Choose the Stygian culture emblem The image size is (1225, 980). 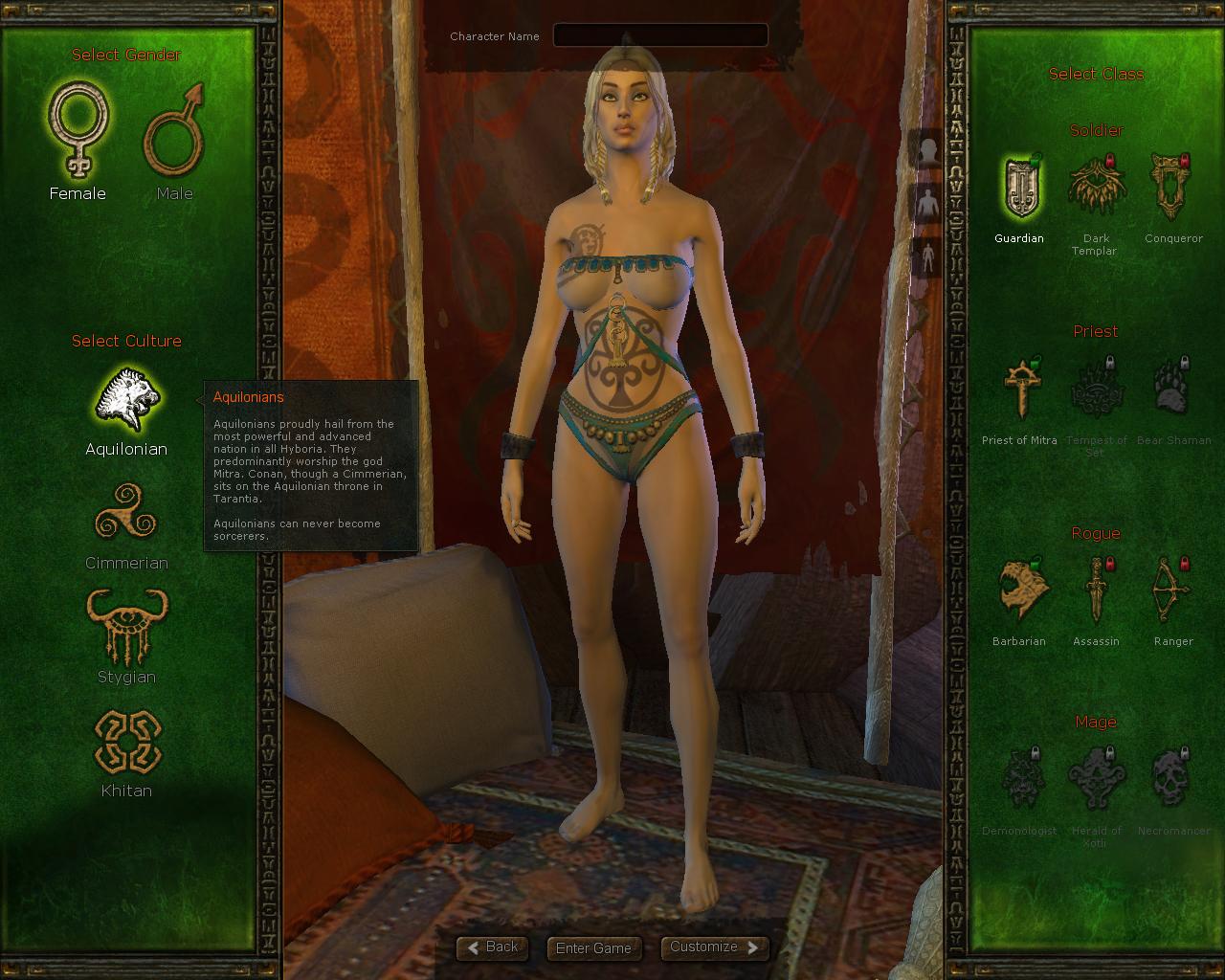(126, 627)
